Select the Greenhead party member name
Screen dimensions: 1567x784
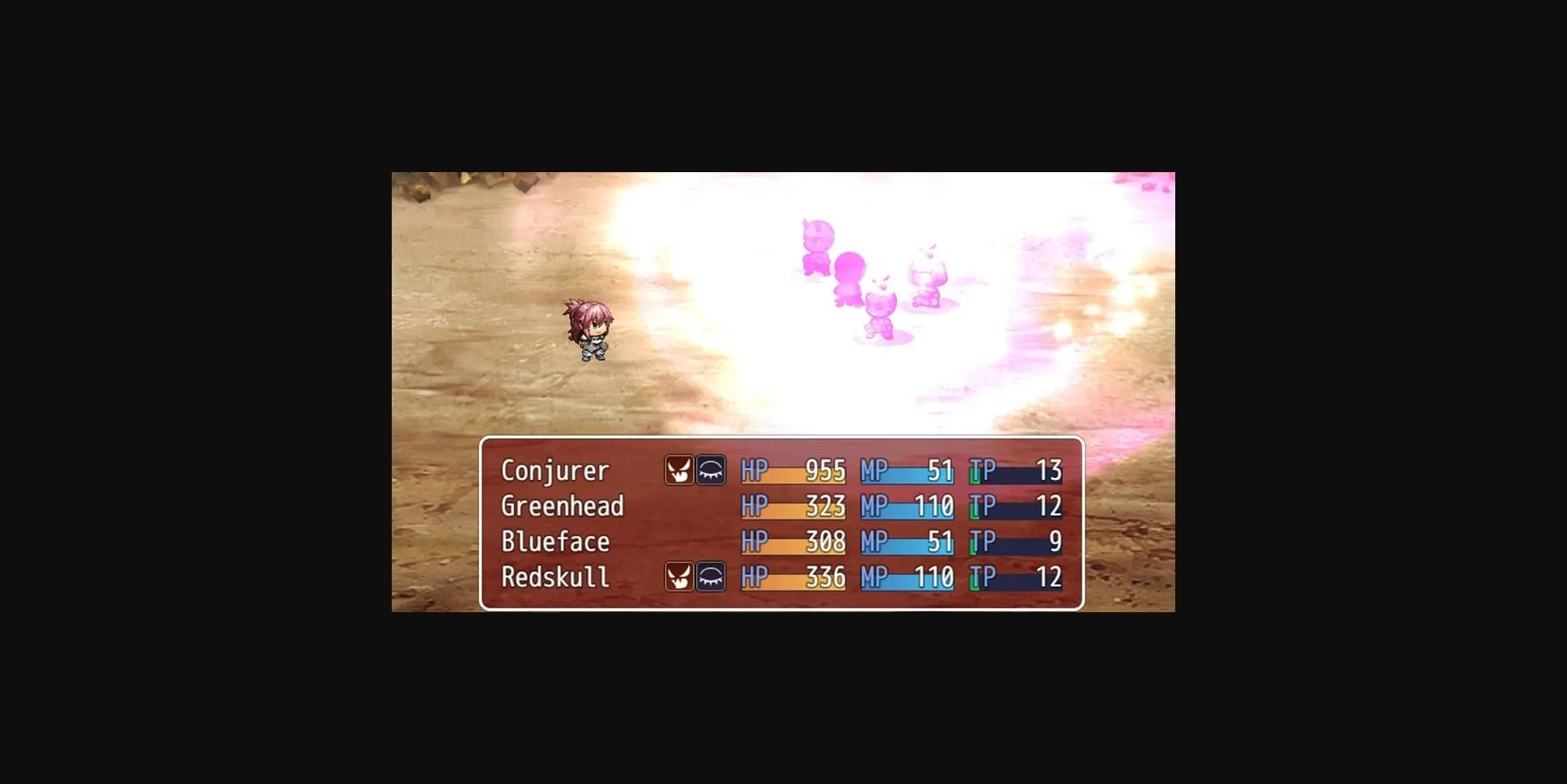[x=562, y=507]
